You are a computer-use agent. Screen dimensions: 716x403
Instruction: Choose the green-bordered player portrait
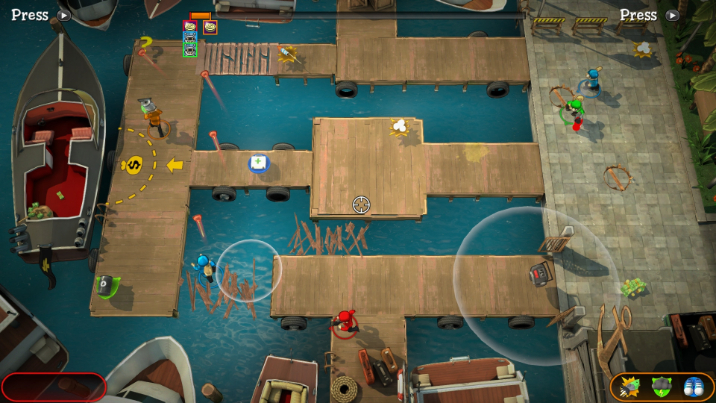[x=190, y=50]
